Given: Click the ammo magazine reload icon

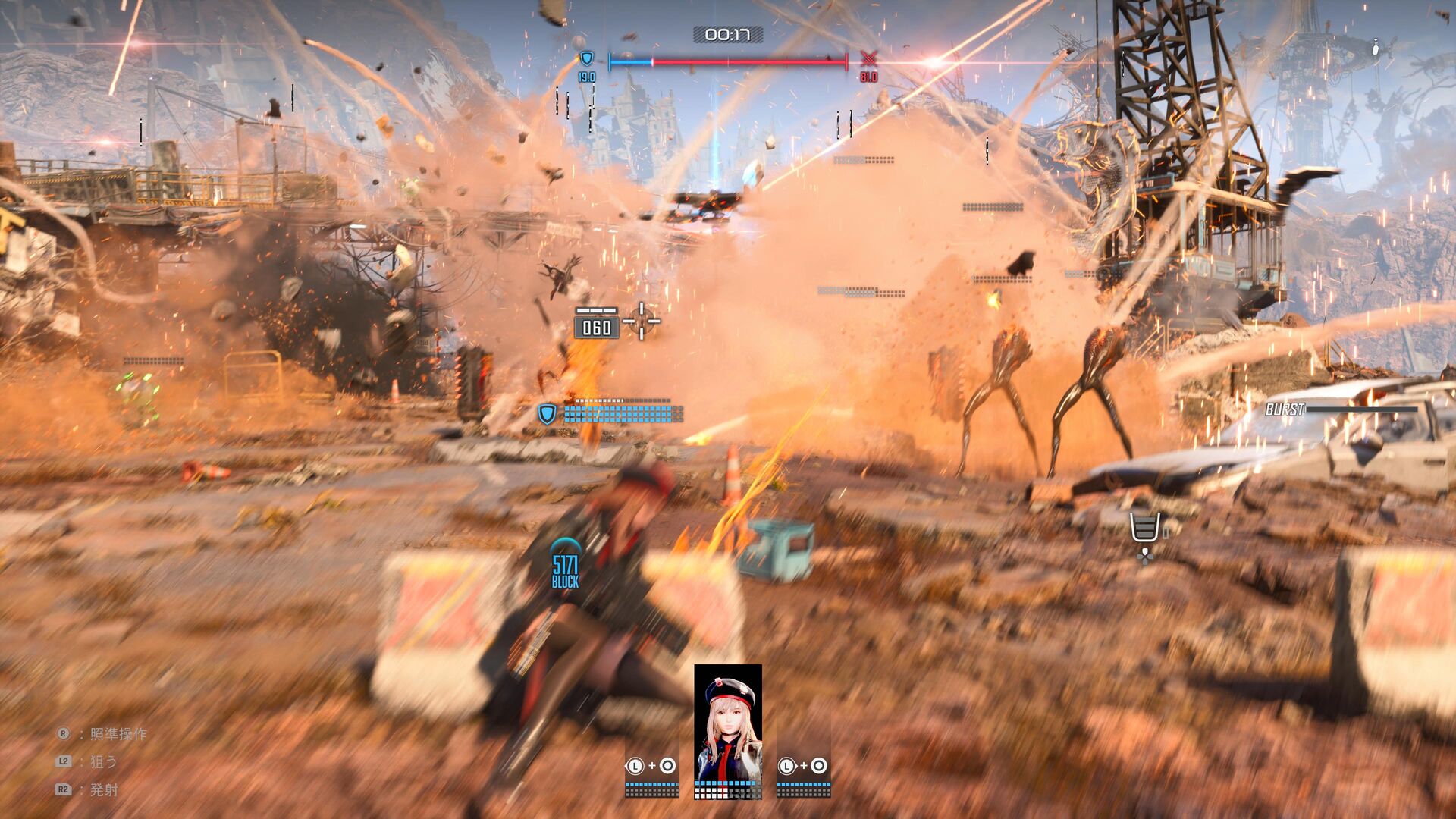Looking at the screenshot, I should (x=1144, y=528).
